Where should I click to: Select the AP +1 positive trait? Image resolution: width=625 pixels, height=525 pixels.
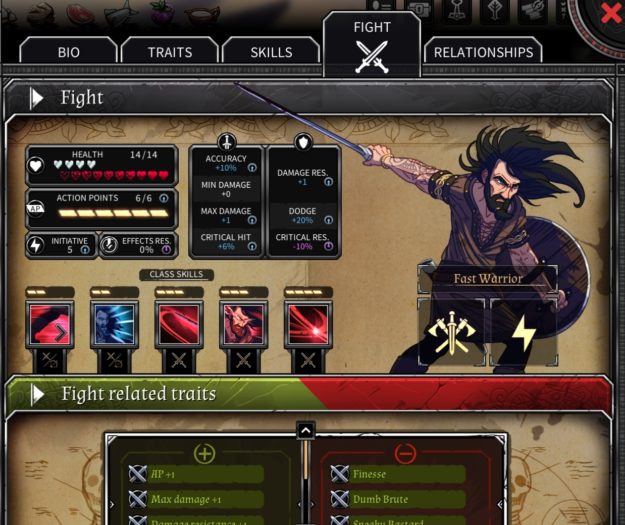point(195,474)
